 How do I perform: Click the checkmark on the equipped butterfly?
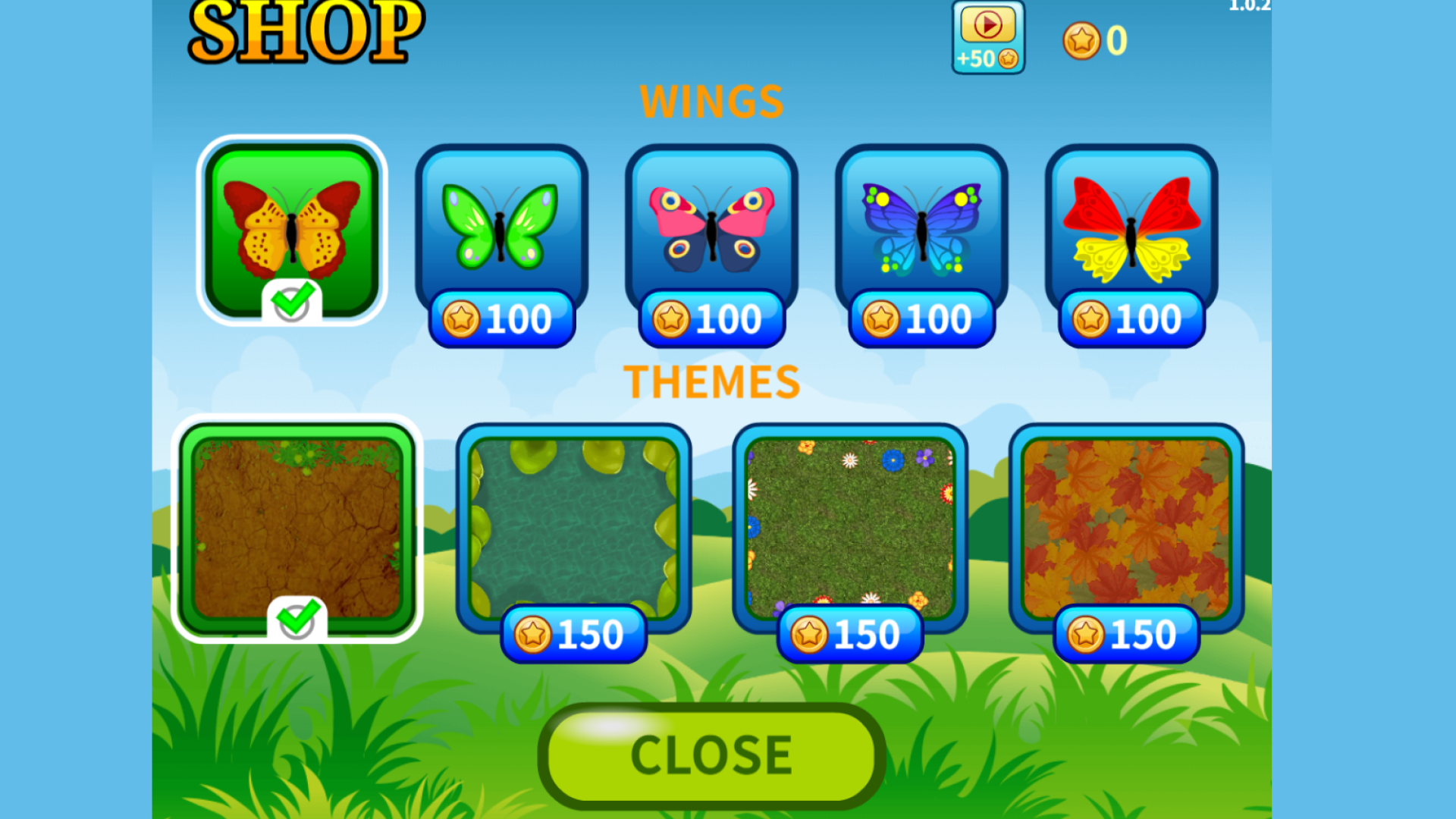293,302
